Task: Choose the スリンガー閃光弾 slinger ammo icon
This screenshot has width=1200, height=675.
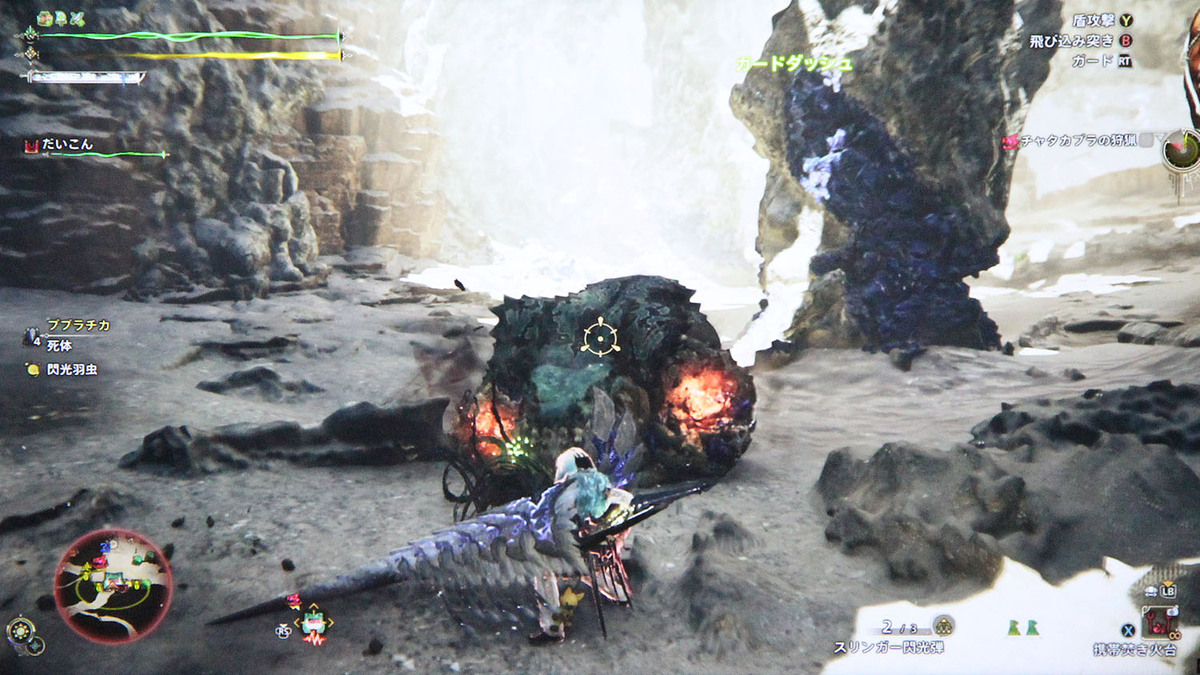Action: point(942,626)
